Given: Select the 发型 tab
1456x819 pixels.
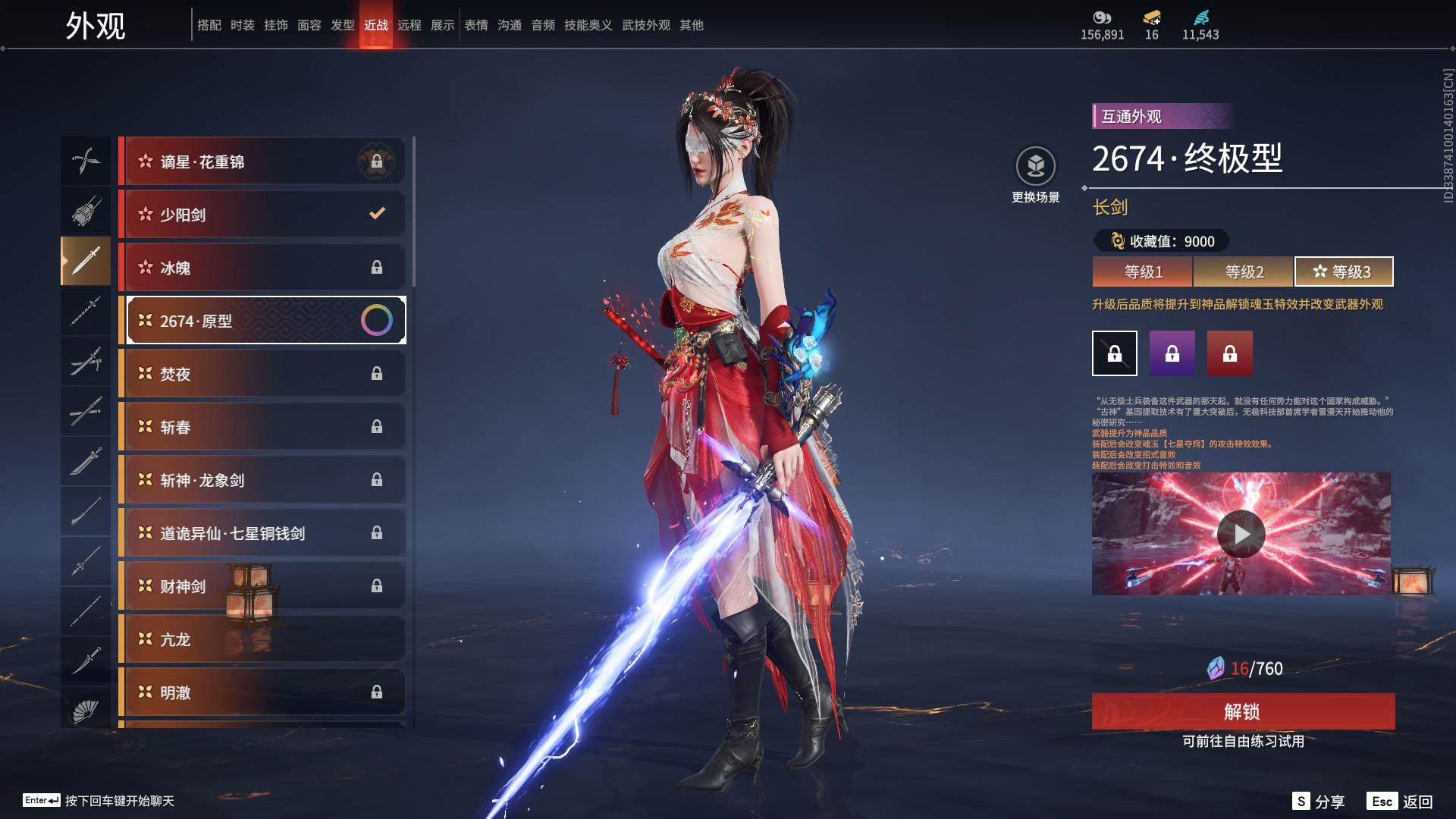Looking at the screenshot, I should click(342, 25).
